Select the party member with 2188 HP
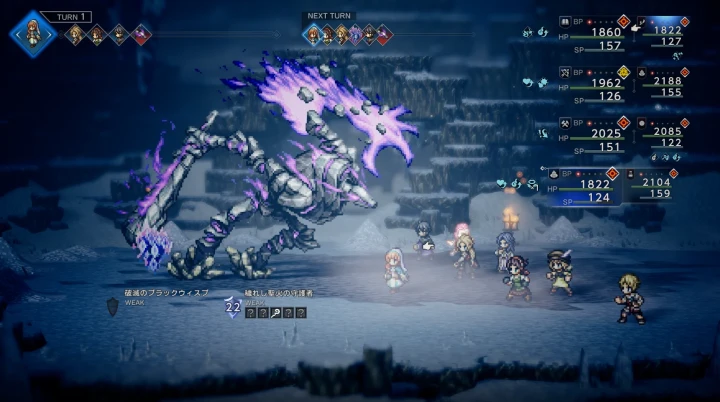 coord(663,80)
